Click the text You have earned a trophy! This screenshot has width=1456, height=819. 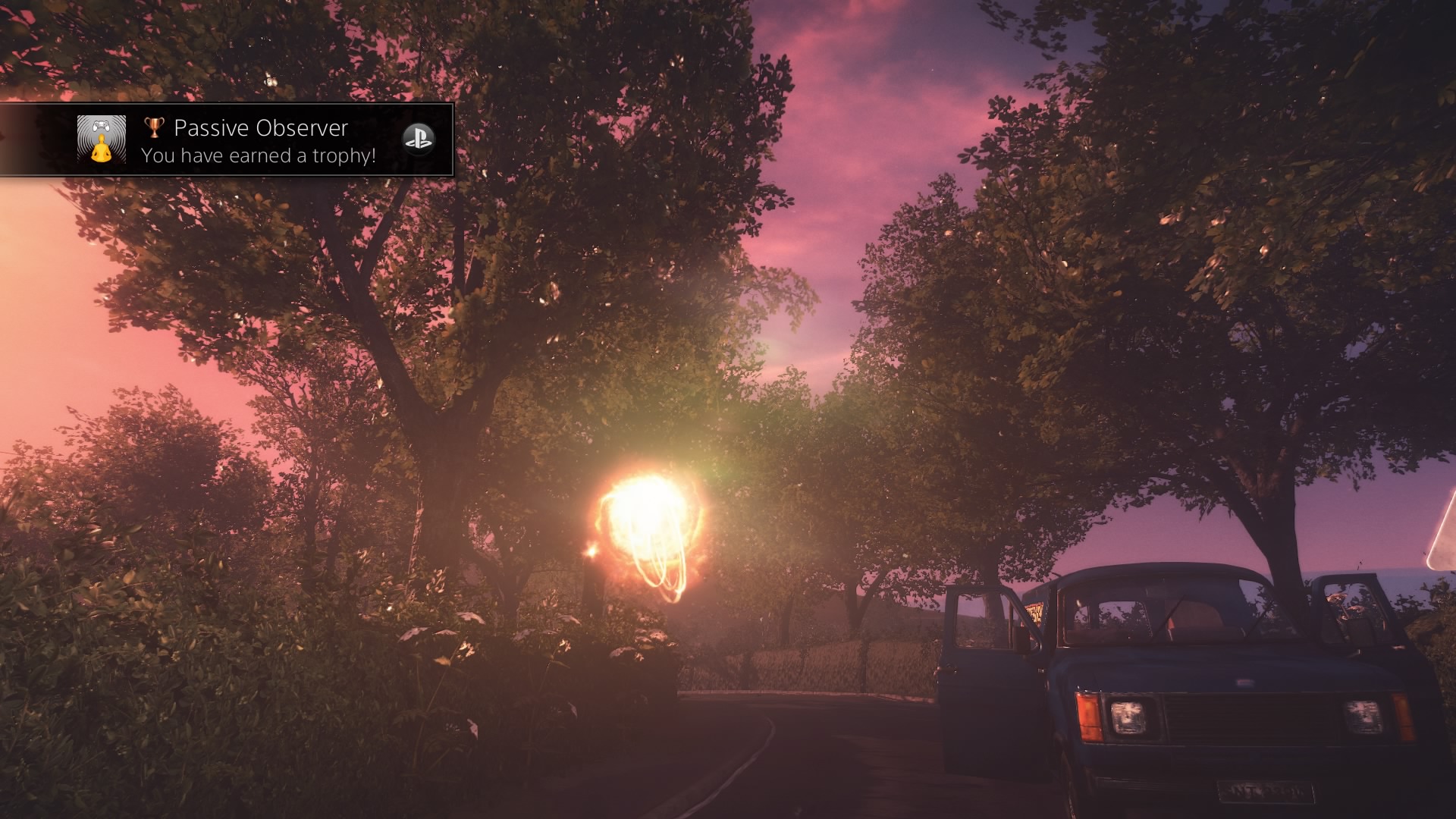[x=259, y=155]
